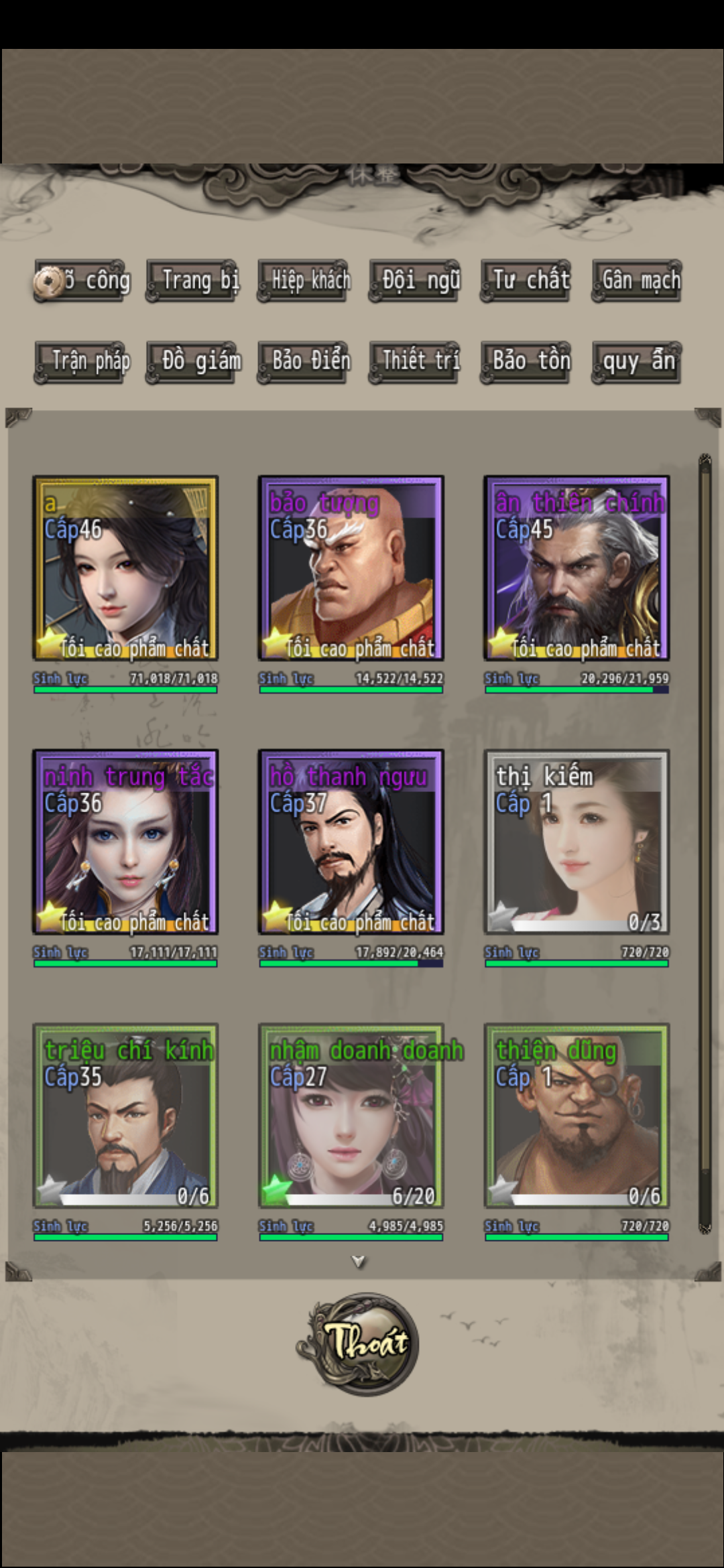Screen dimensions: 724x1568
Task: Click the Bảo tồn save button
Action: coord(526,362)
